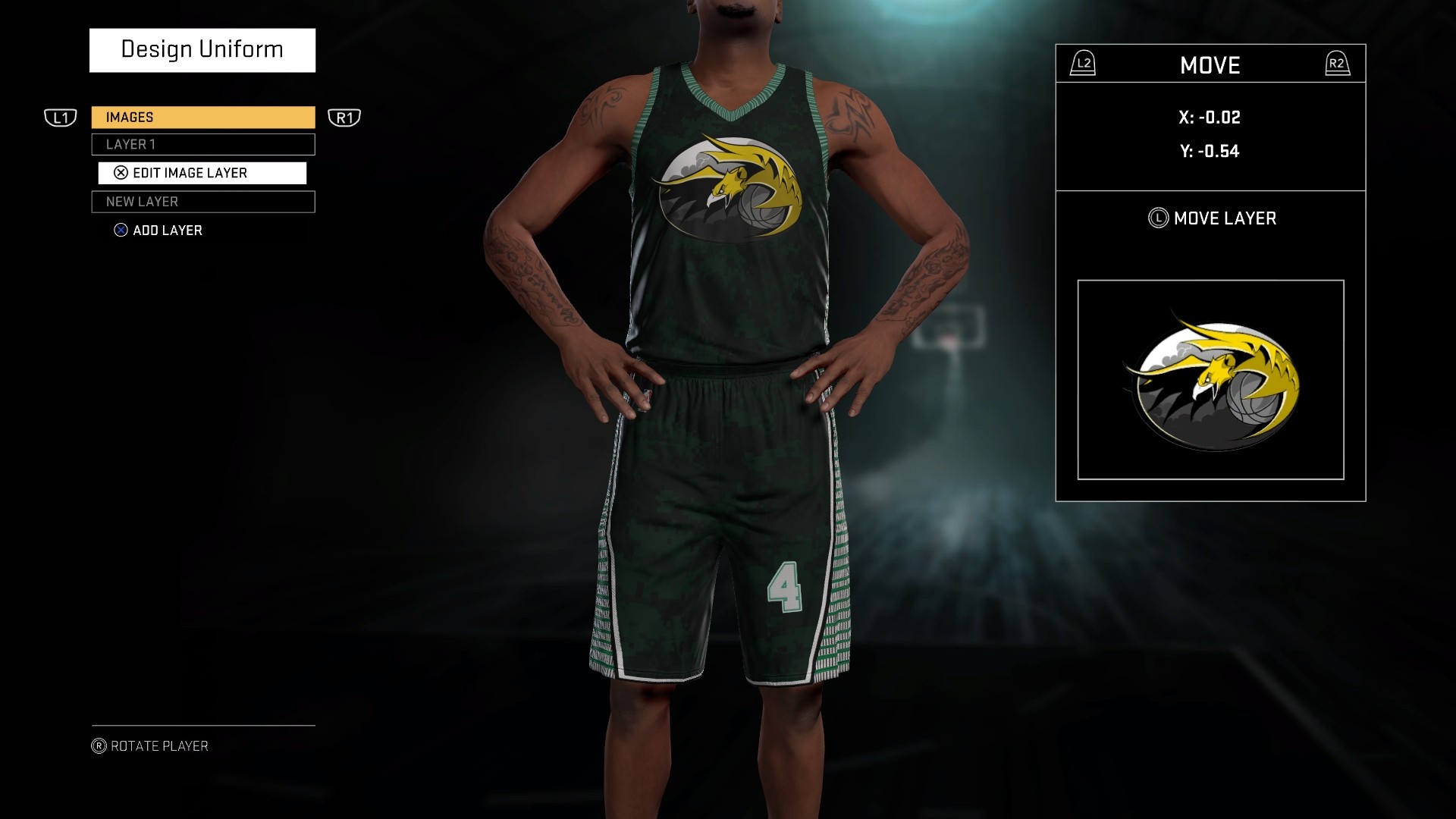Click the Design Uniform title banner

202,49
